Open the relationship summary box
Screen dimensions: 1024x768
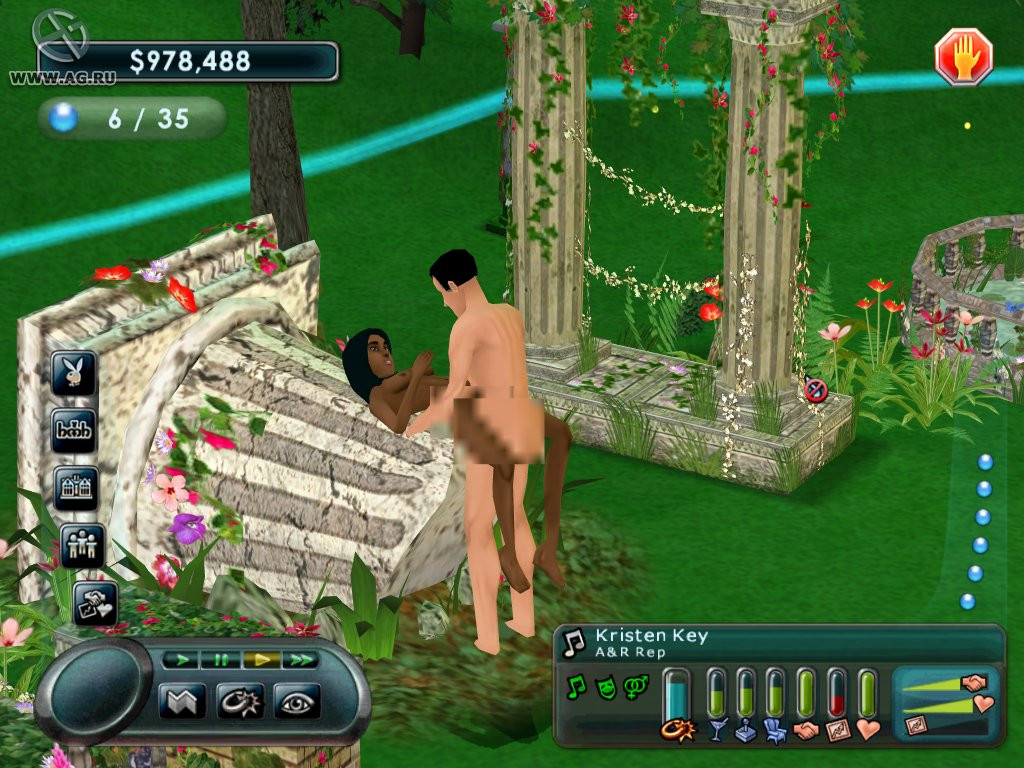tap(945, 705)
